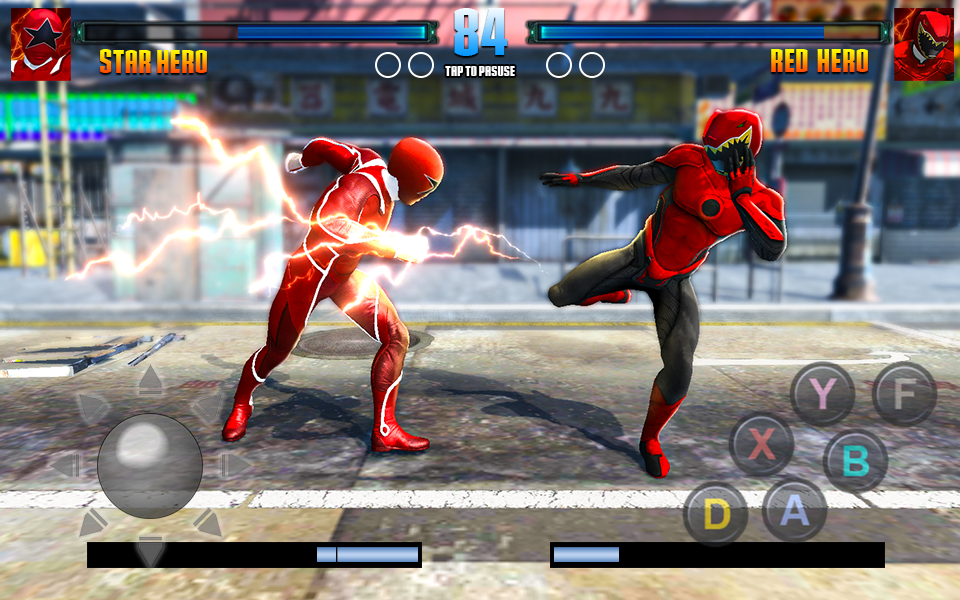960x600 pixels.
Task: Tap the joystick's right arrow
Action: 235,465
